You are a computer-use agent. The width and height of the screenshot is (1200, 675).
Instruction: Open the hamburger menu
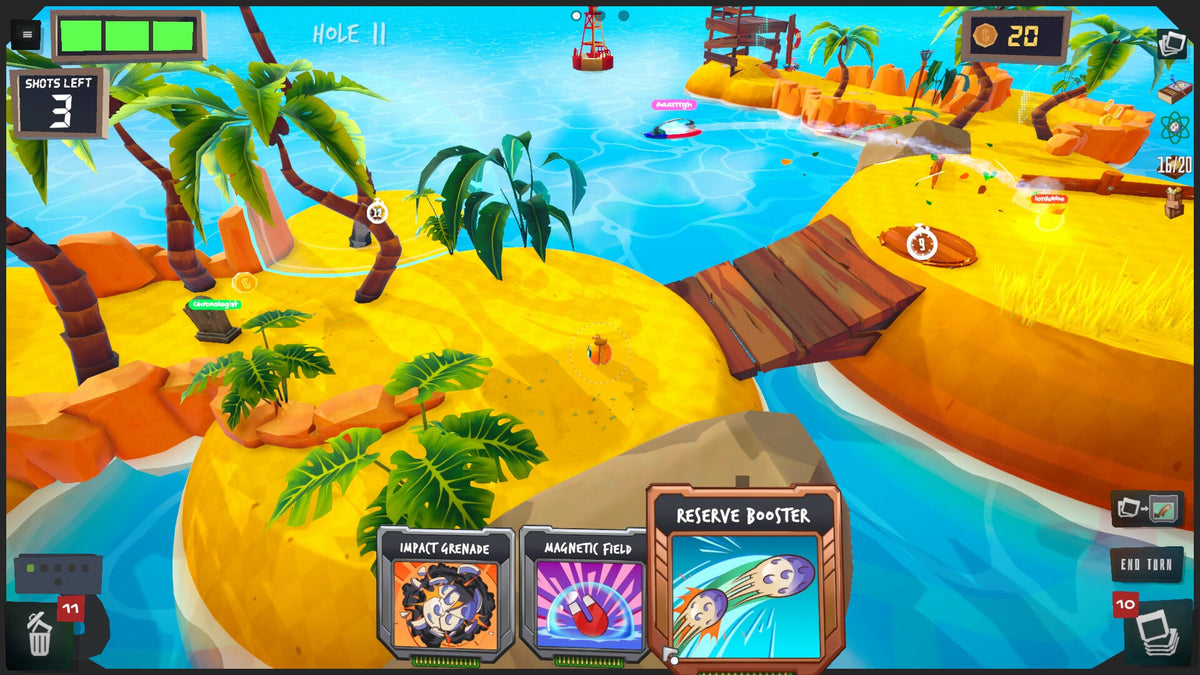tap(26, 35)
